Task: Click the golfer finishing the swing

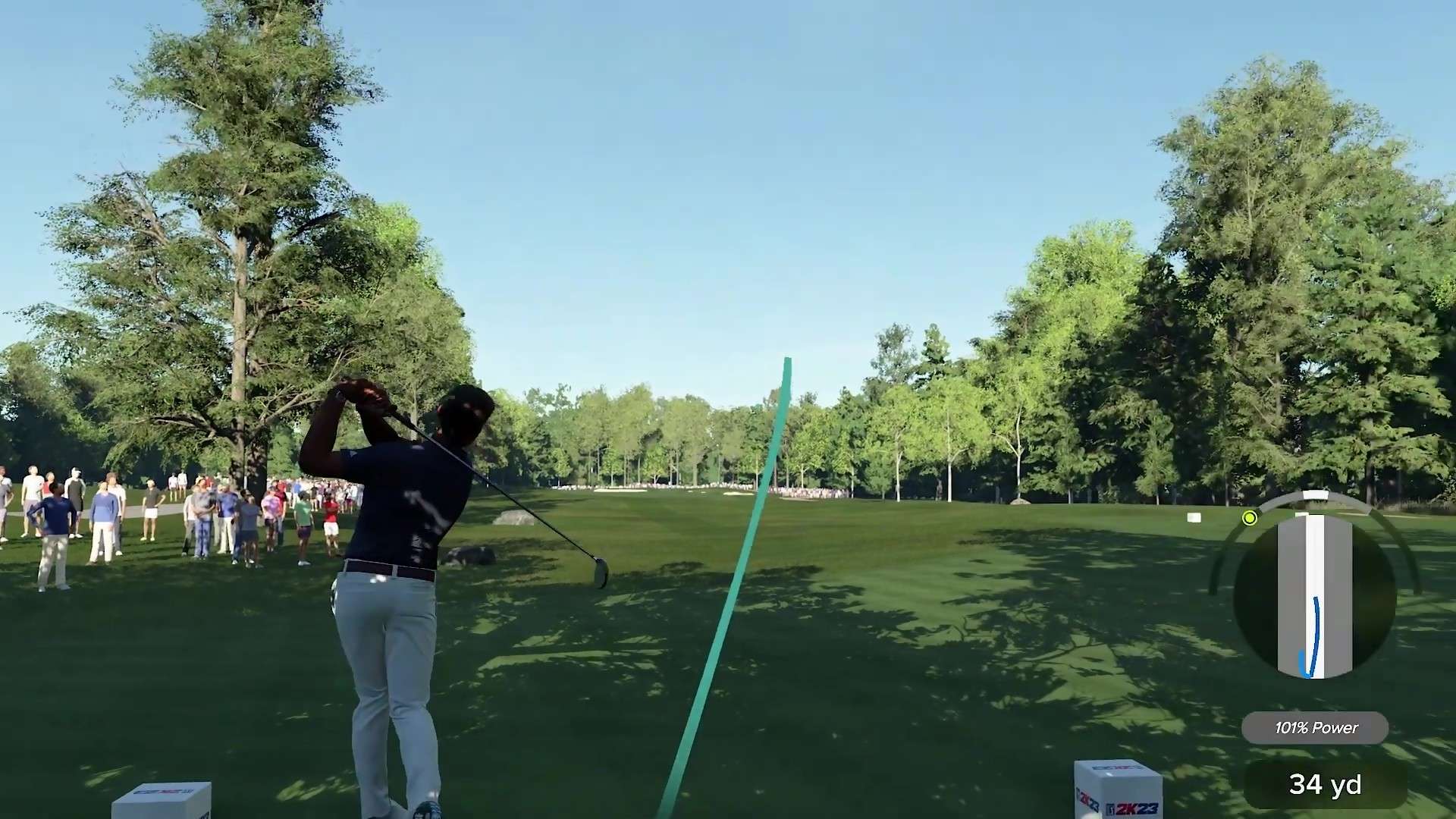Action: [x=394, y=569]
